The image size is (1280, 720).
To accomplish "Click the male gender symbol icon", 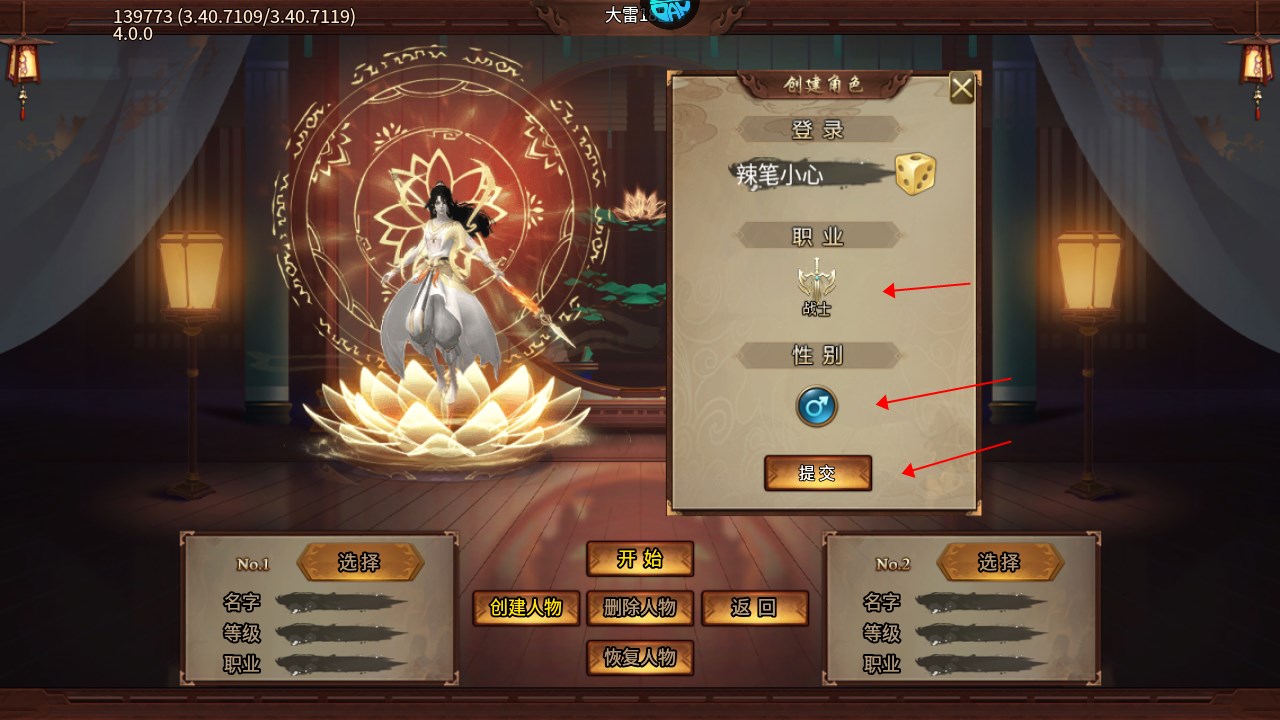I will point(817,405).
